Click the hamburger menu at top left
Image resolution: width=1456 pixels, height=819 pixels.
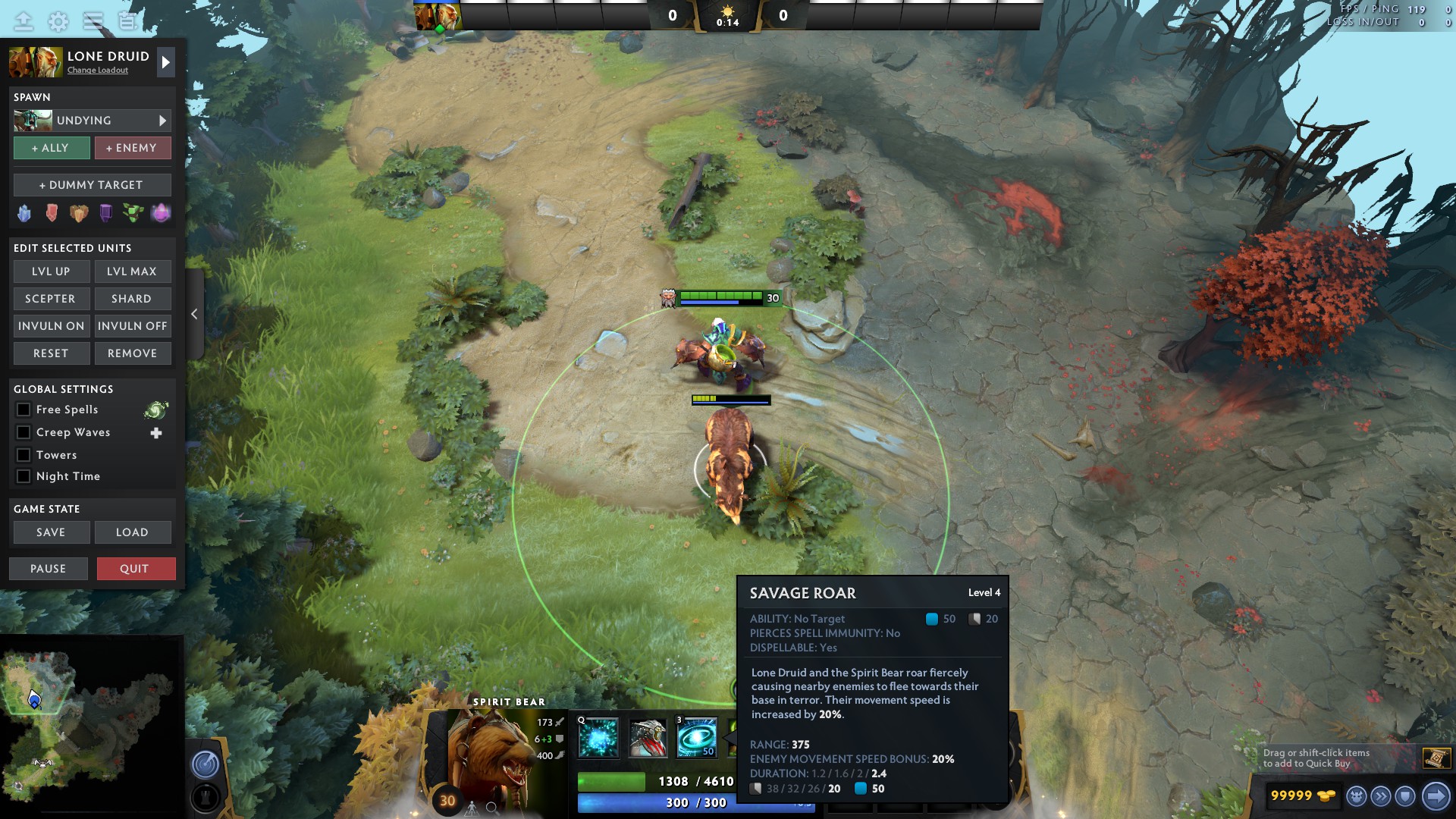point(93,20)
